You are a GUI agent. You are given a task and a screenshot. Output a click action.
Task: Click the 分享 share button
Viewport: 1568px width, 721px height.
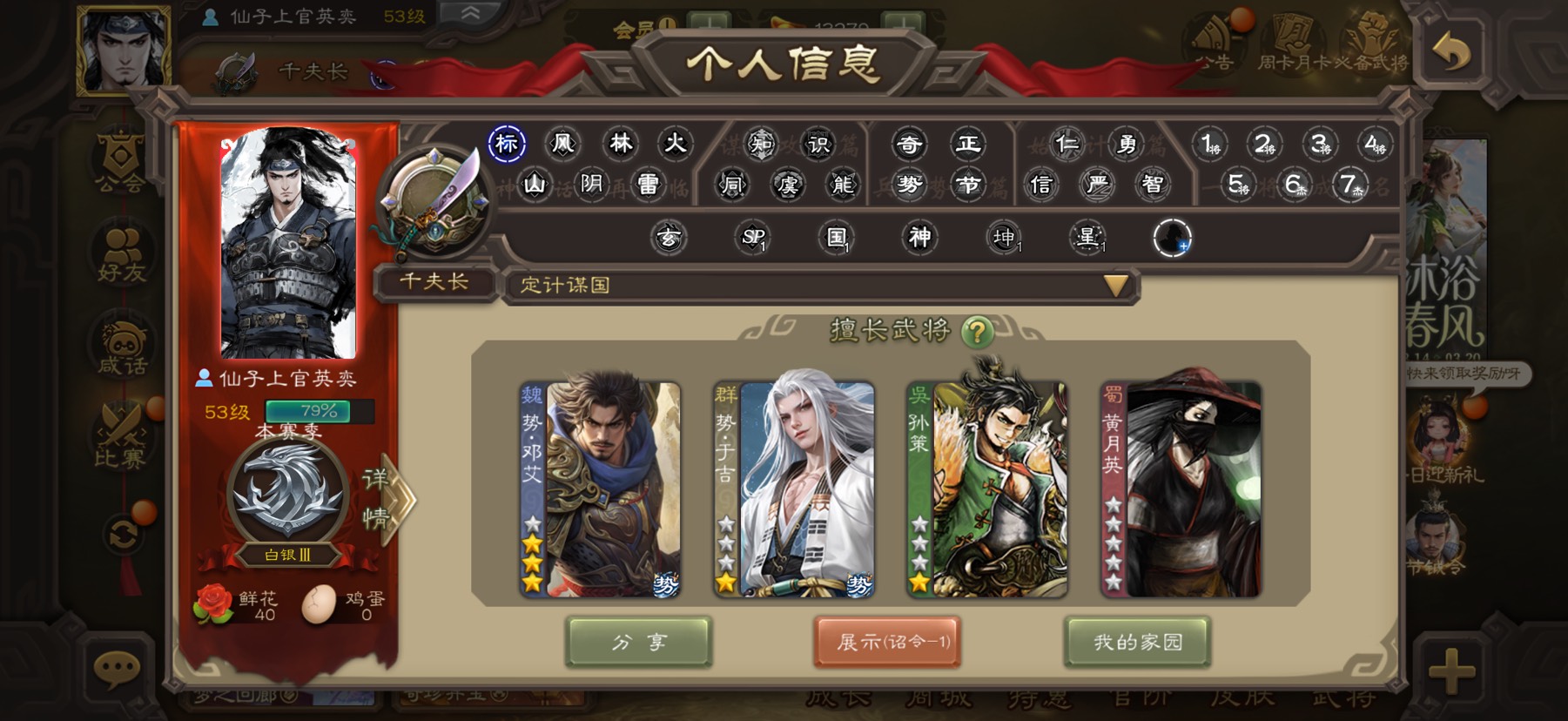[x=639, y=643]
